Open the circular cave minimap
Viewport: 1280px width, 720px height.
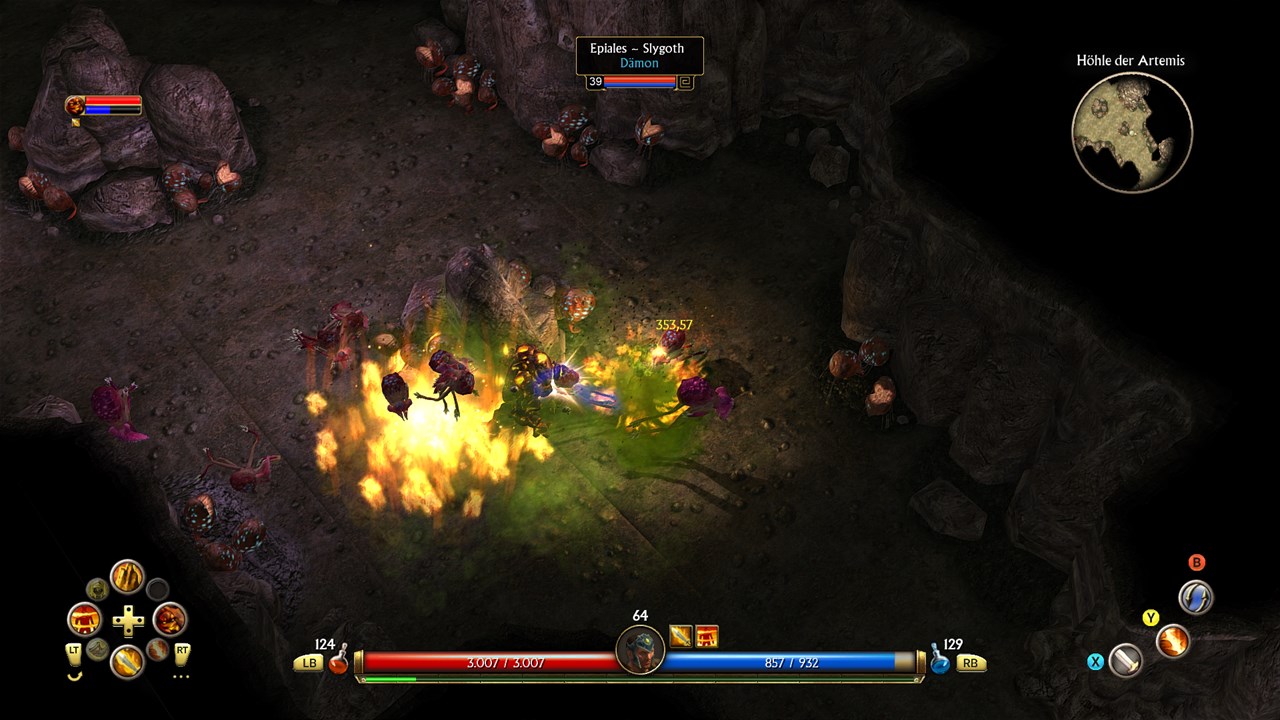pos(1131,132)
